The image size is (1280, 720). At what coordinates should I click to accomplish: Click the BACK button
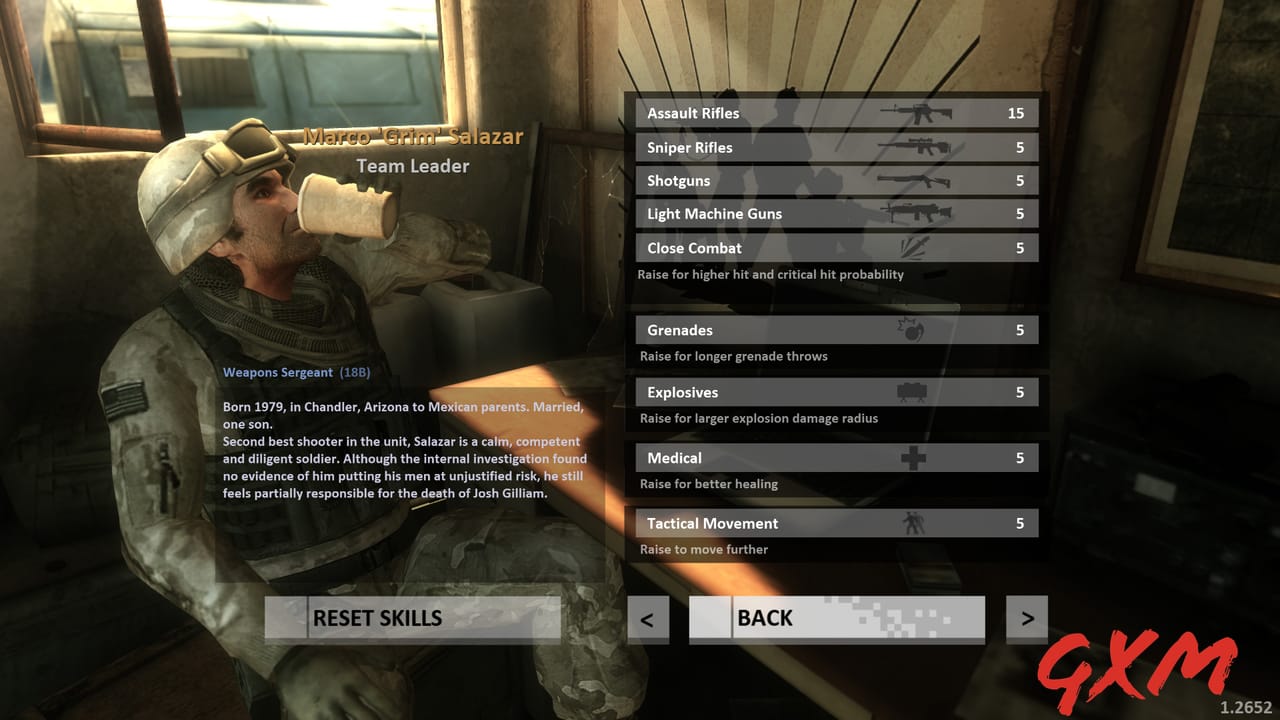click(836, 618)
